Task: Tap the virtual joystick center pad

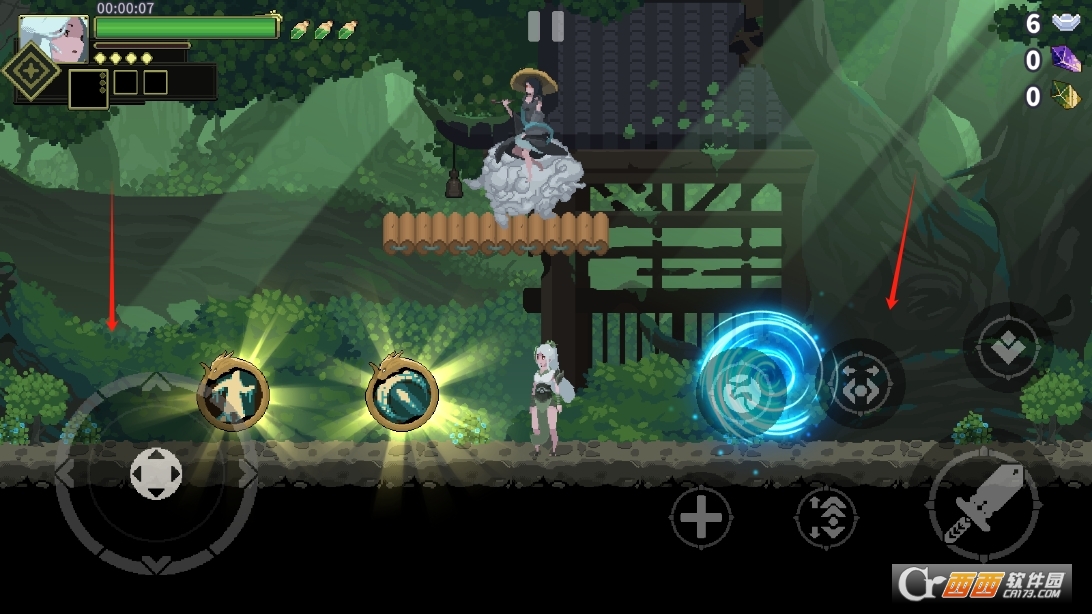Action: pyautogui.click(x=156, y=473)
